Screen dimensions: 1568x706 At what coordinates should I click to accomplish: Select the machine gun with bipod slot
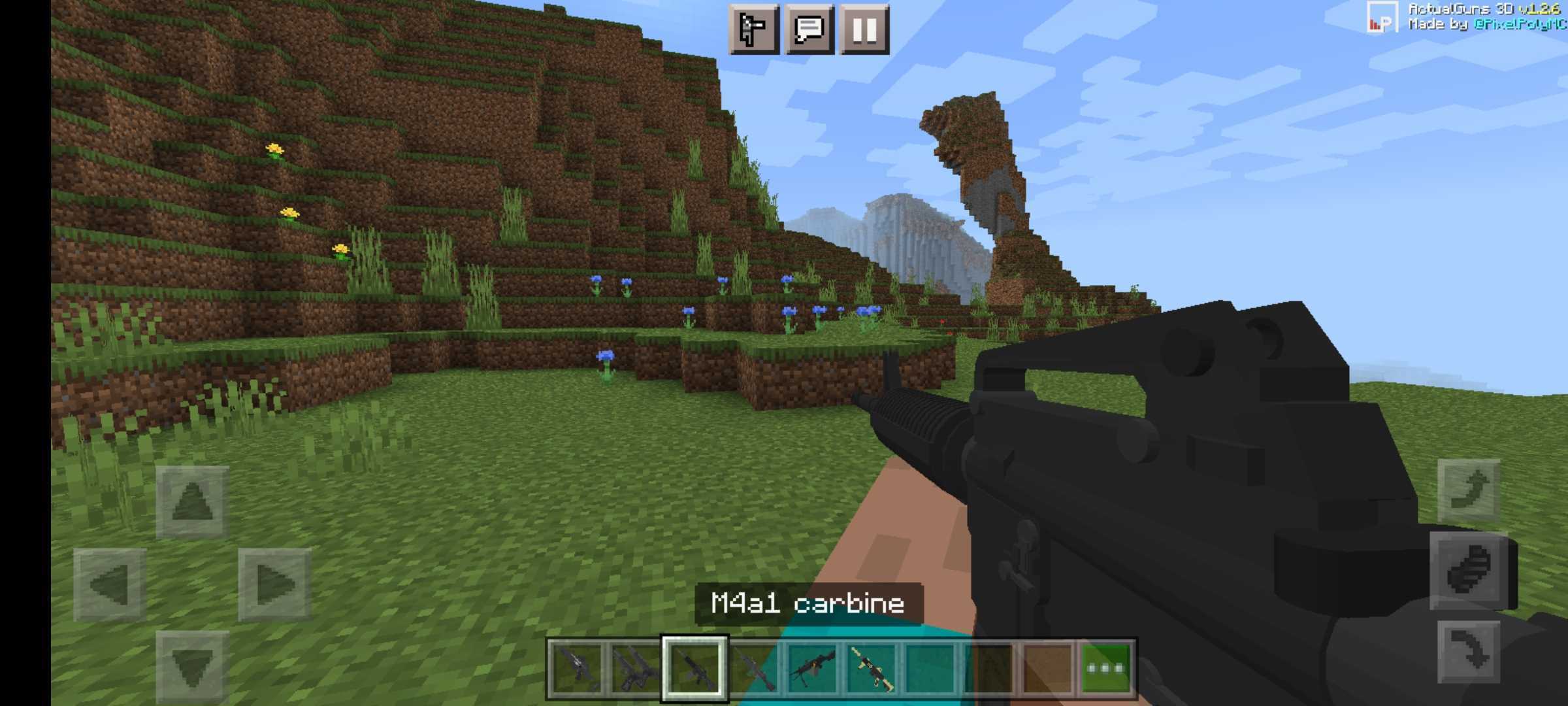[x=812, y=668]
